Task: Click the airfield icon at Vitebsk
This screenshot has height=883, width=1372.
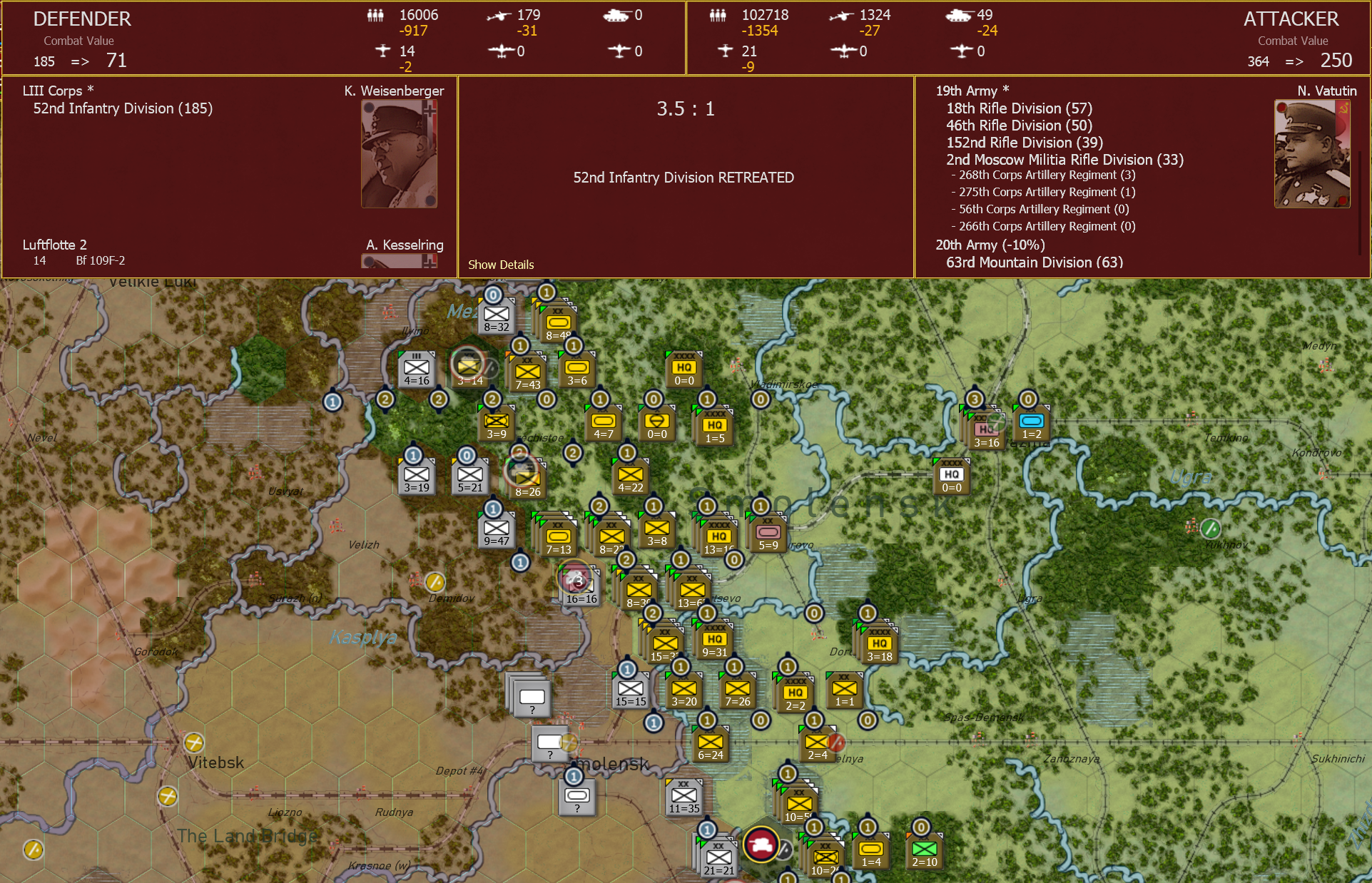Action: pos(195,744)
